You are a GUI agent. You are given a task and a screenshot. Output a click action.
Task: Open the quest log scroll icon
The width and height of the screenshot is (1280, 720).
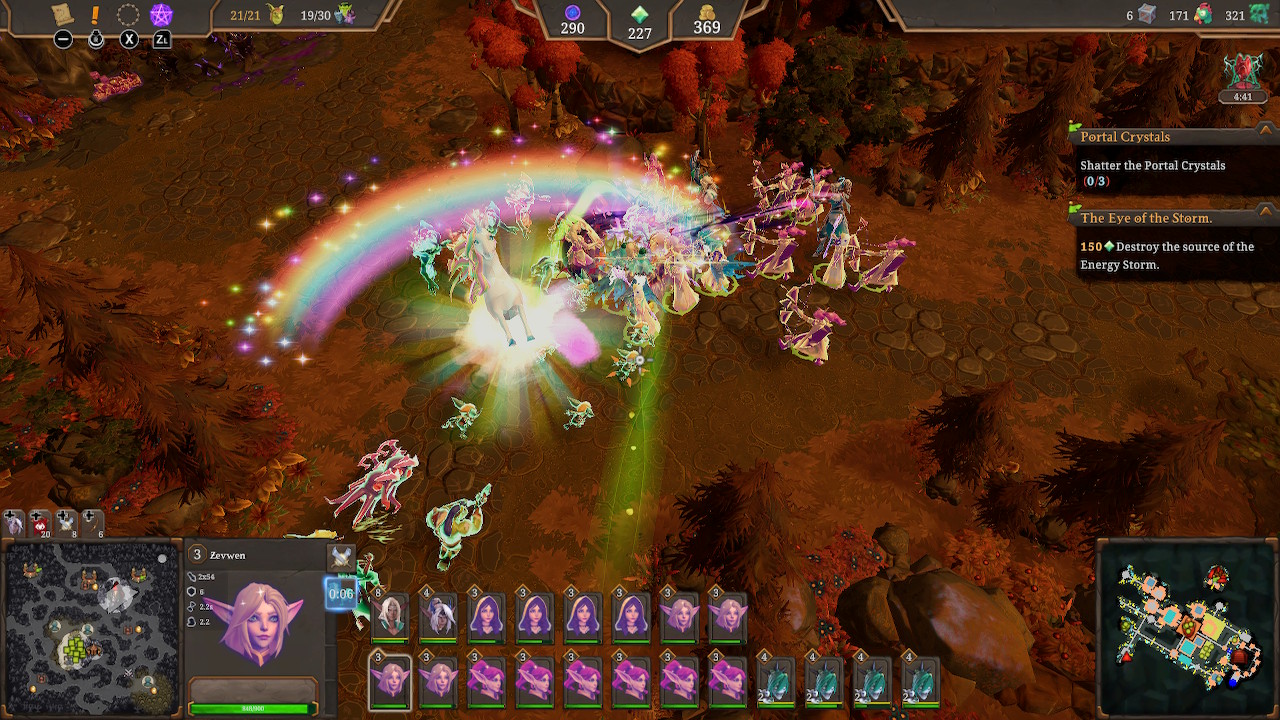[x=62, y=14]
